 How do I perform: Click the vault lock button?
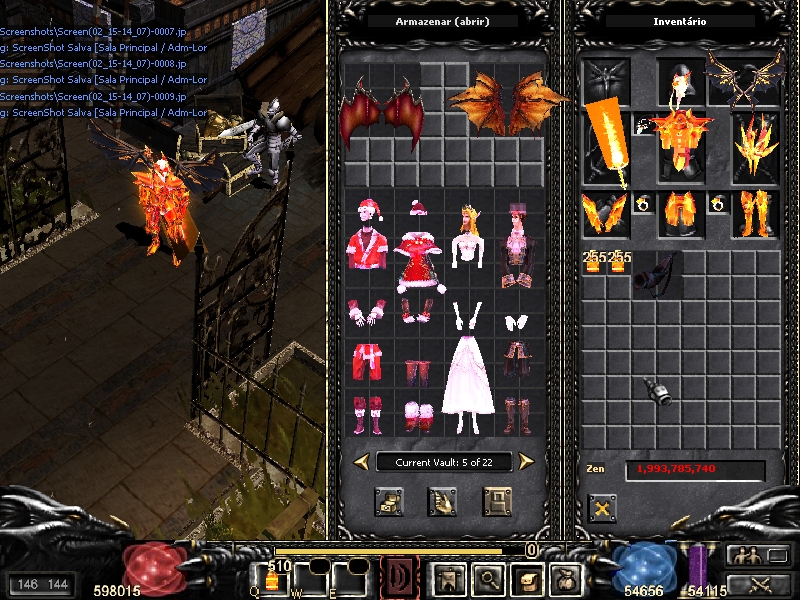click(497, 500)
